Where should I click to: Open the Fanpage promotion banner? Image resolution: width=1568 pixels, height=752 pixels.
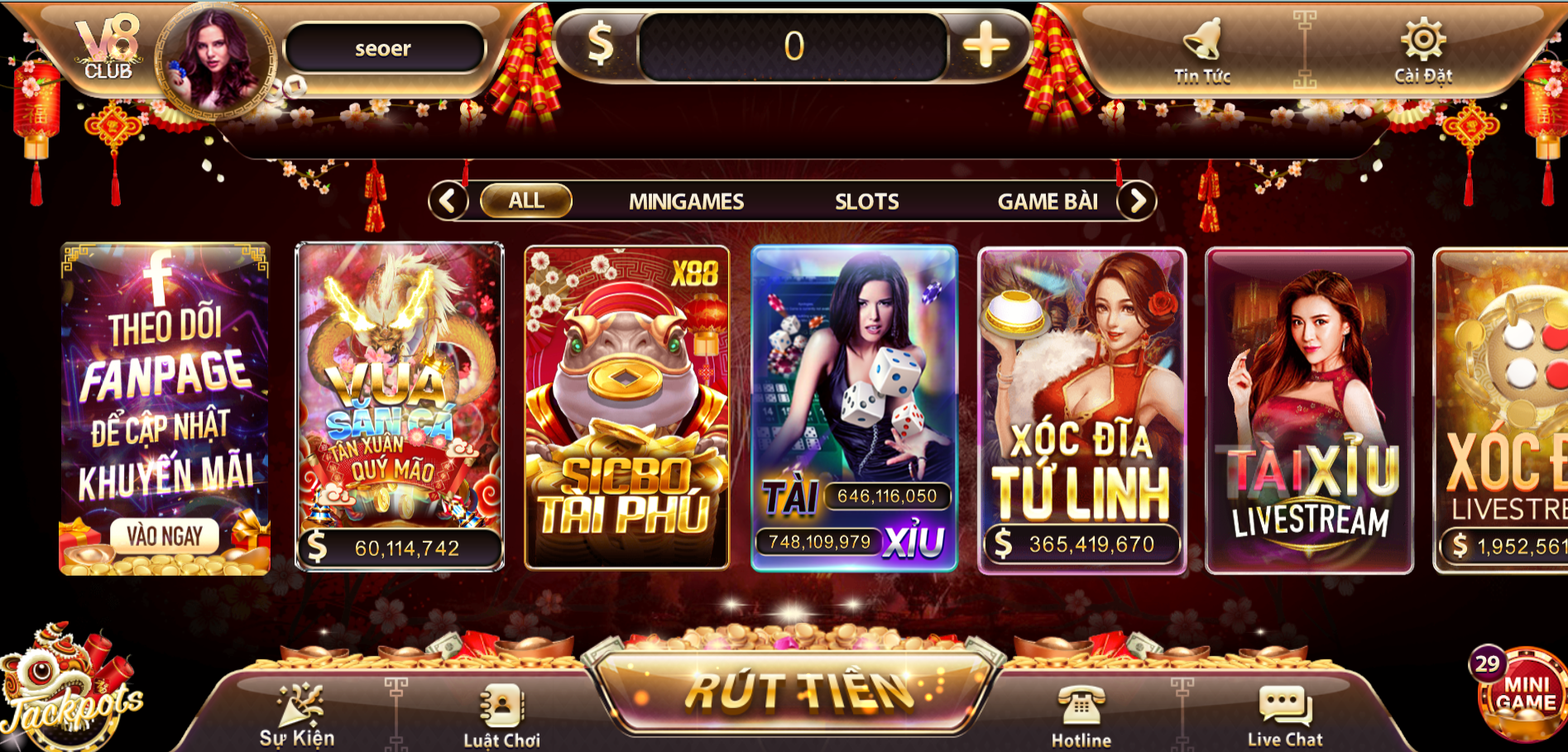[165, 408]
